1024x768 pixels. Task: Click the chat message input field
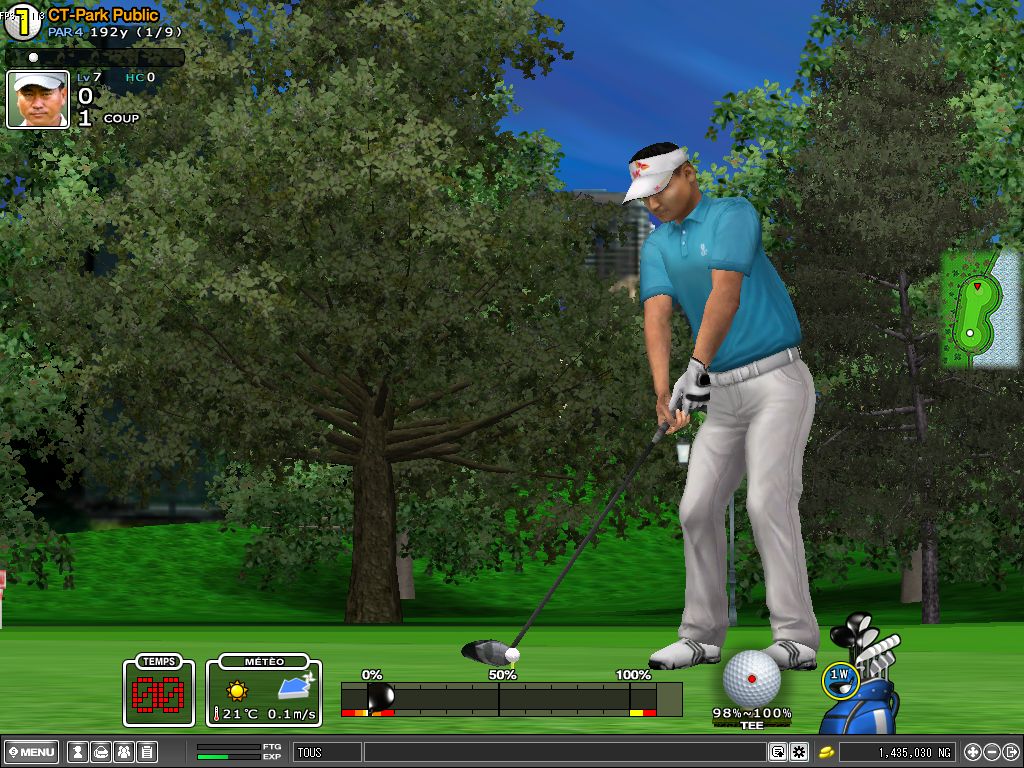pos(563,752)
